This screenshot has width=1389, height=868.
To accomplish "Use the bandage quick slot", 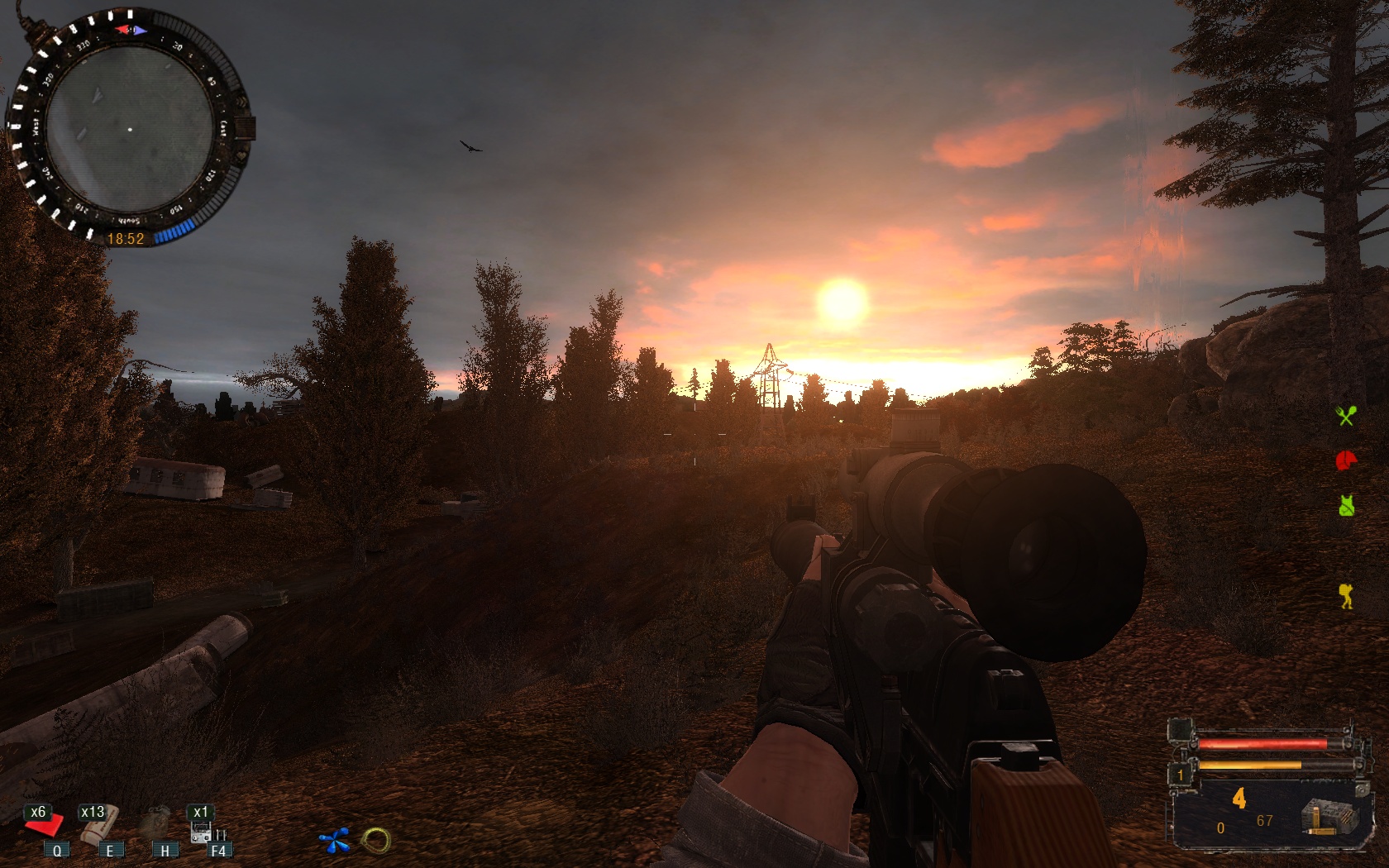I will (98, 824).
